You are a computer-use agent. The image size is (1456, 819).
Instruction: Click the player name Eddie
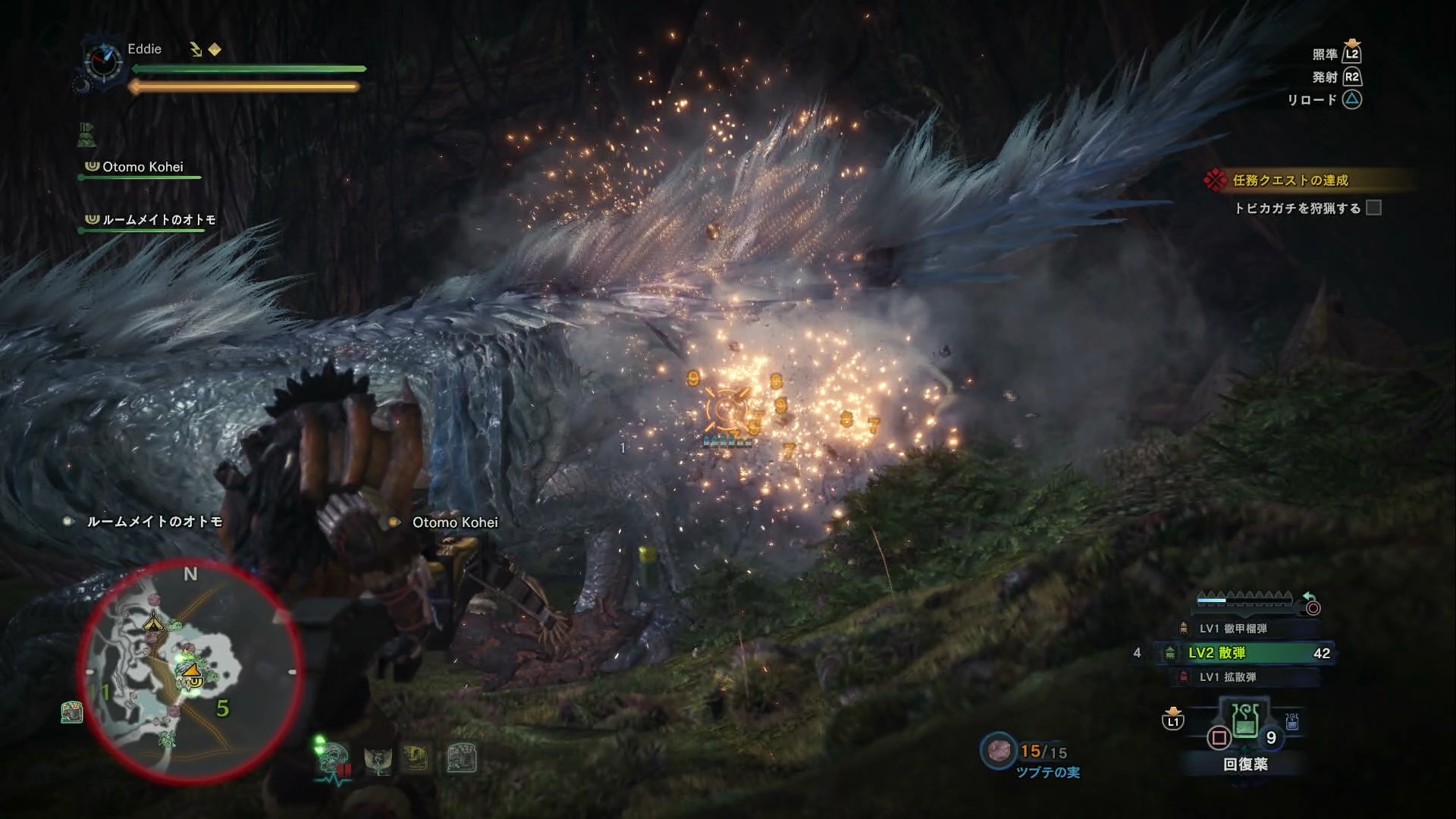coord(144,49)
